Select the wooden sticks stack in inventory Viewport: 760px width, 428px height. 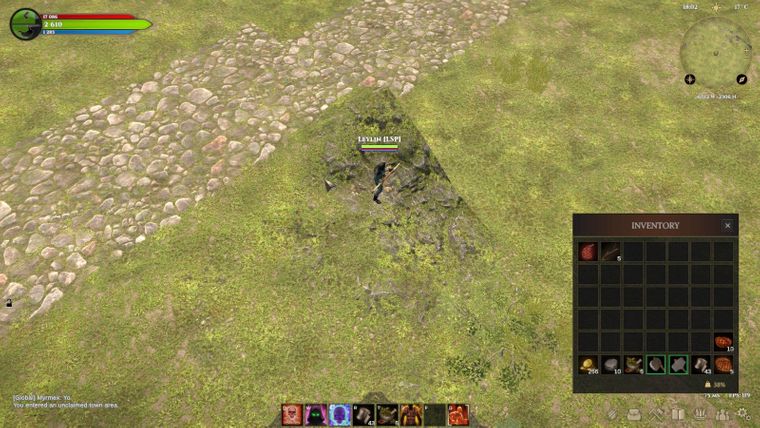[x=610, y=251]
